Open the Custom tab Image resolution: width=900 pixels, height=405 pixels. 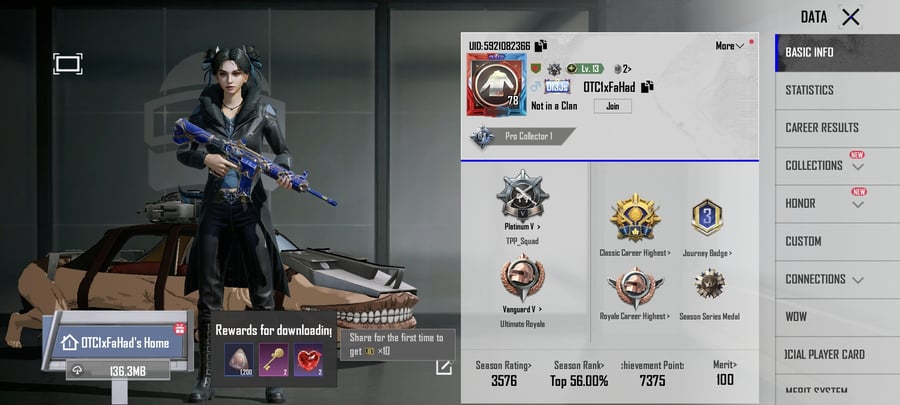pos(803,241)
